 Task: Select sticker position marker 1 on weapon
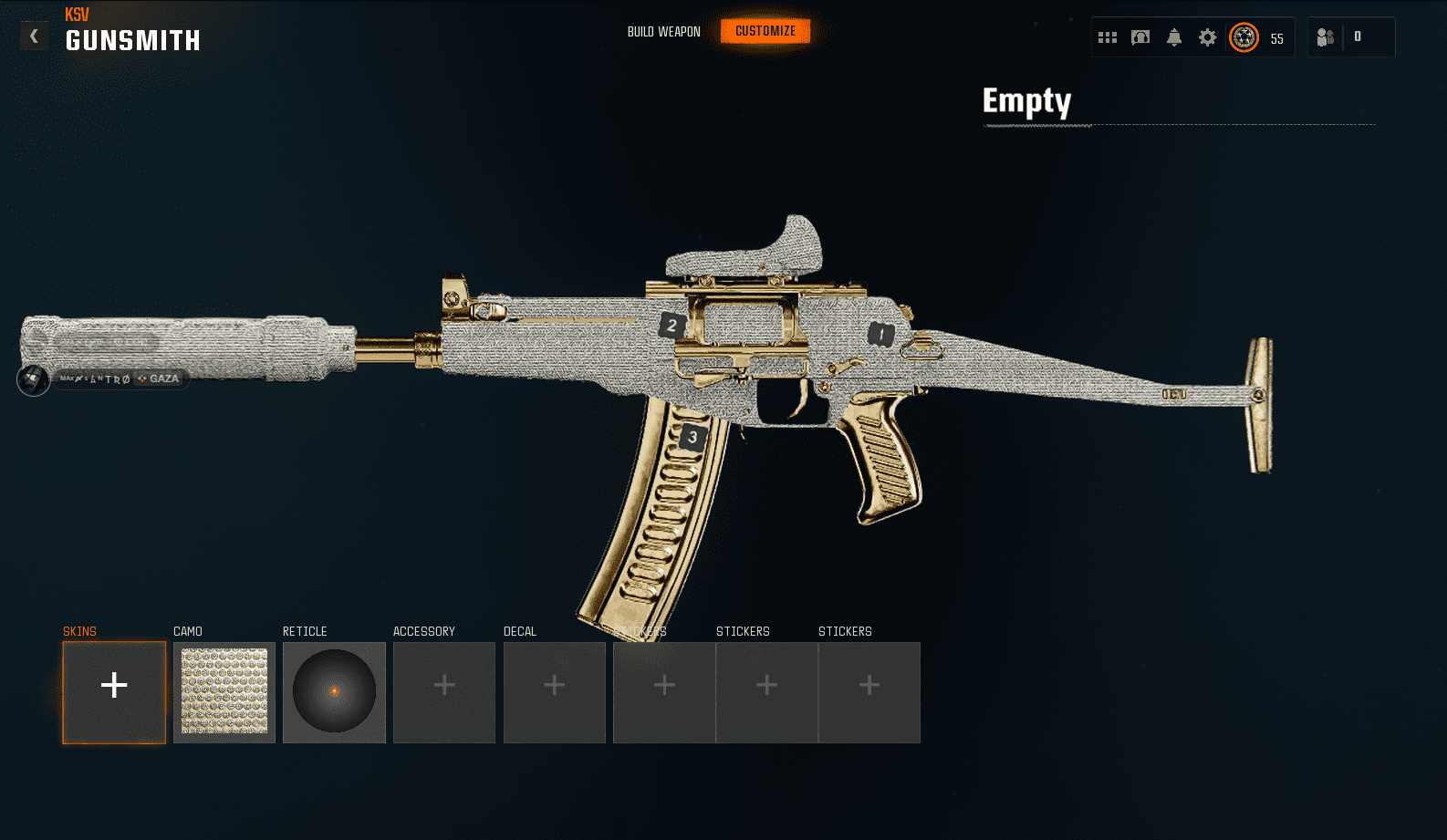[x=880, y=335]
